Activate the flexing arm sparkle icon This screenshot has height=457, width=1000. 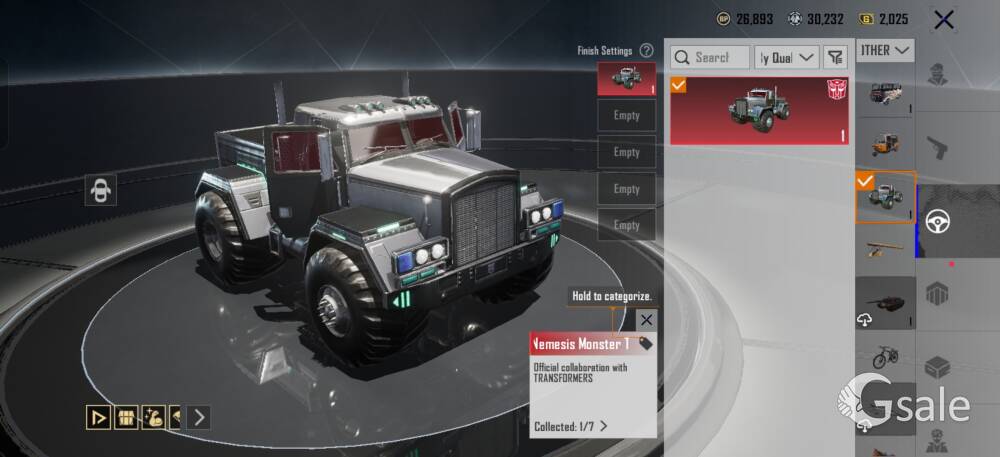[153, 417]
